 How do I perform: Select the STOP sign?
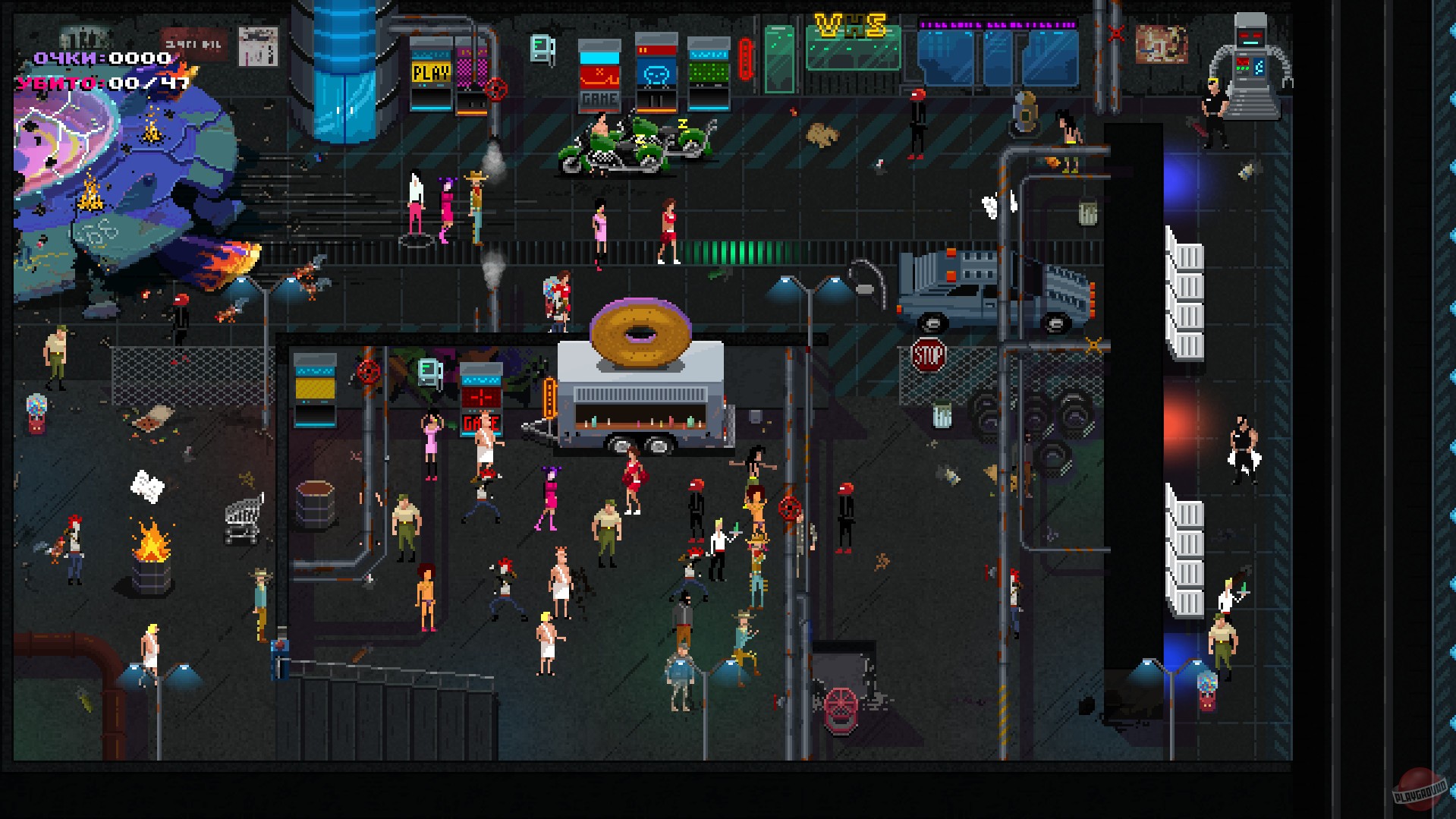pyautogui.click(x=927, y=353)
